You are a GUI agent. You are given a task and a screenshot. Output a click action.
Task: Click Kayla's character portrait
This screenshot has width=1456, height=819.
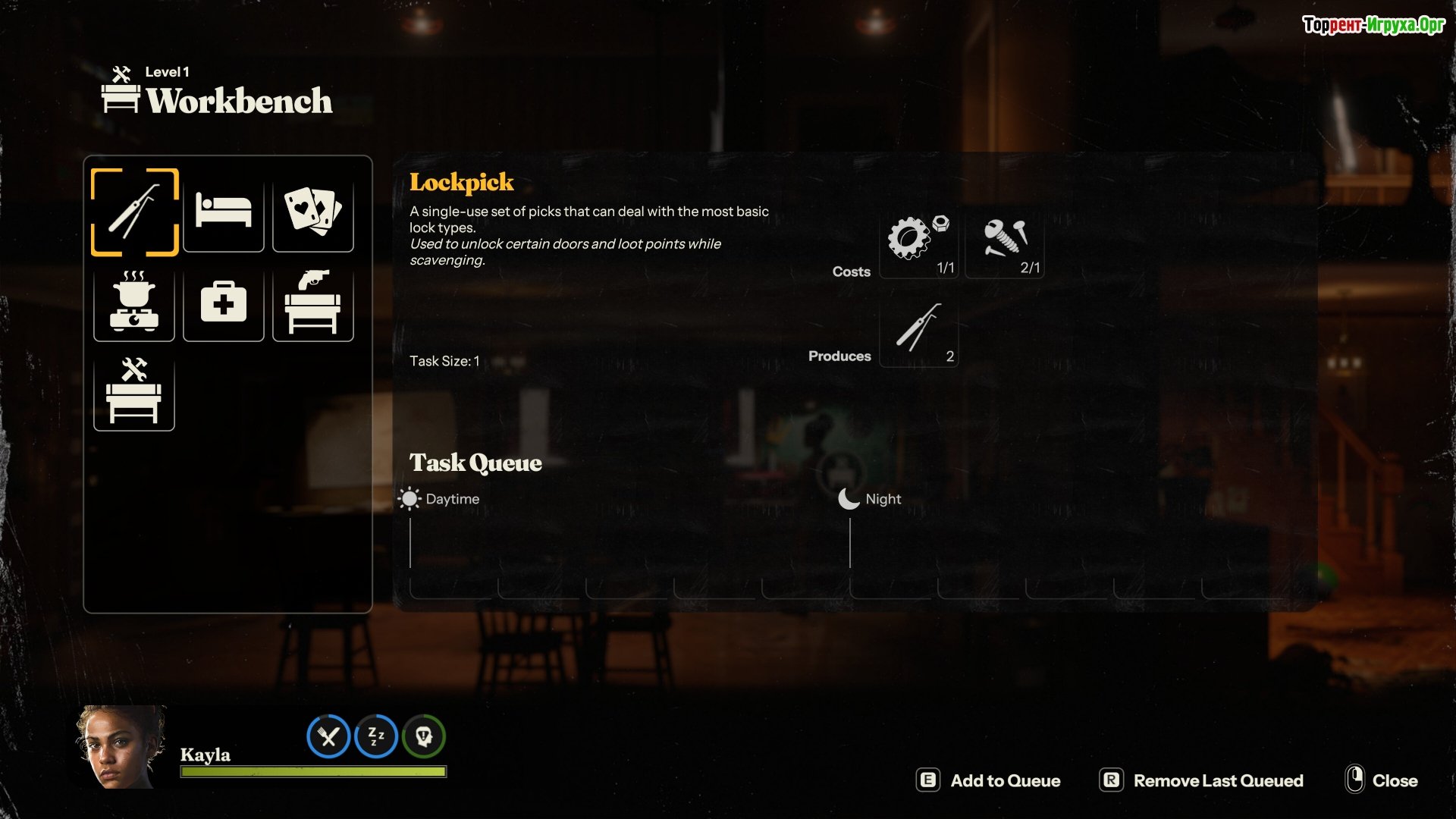(x=120, y=748)
